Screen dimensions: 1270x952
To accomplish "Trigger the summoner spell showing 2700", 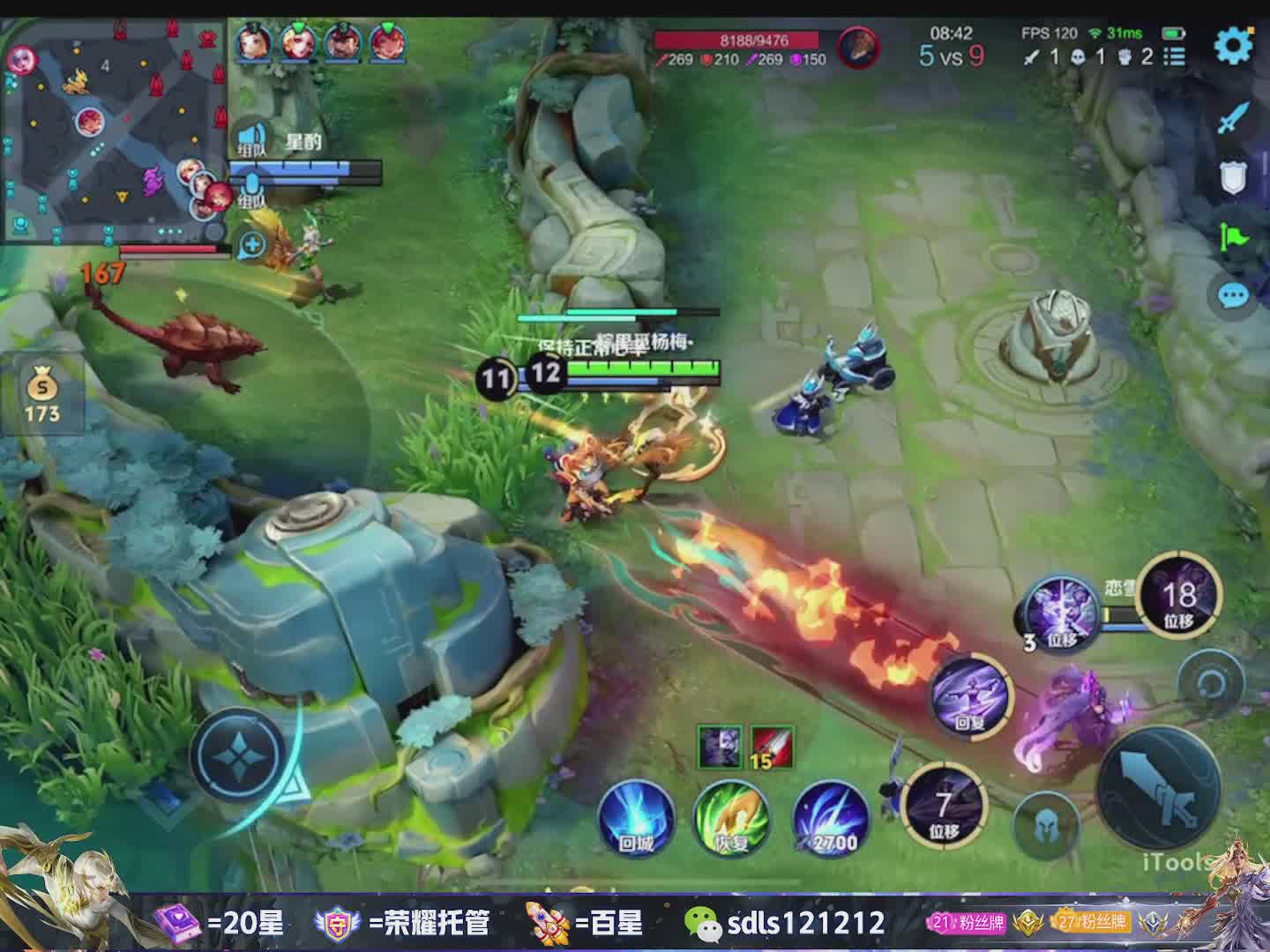I will (x=830, y=820).
